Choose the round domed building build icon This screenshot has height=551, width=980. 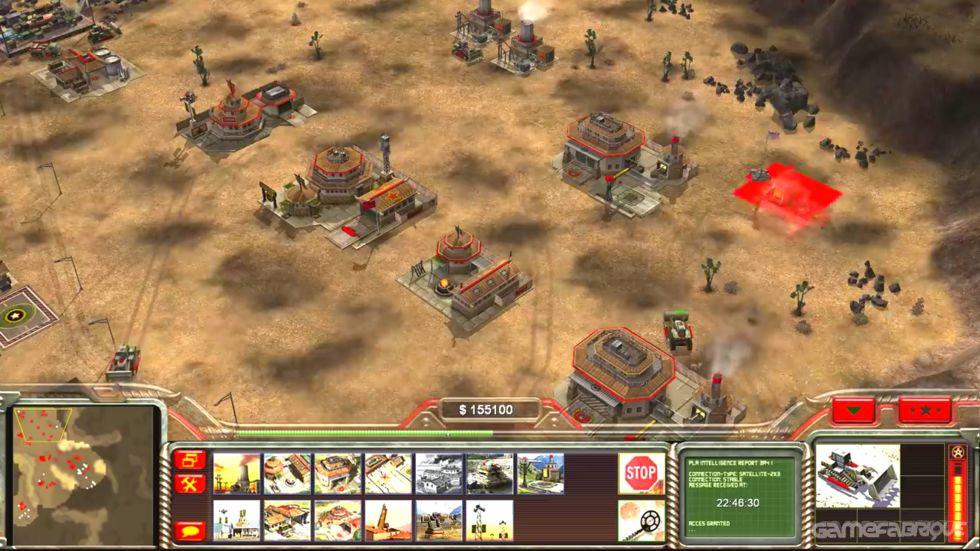(x=338, y=520)
